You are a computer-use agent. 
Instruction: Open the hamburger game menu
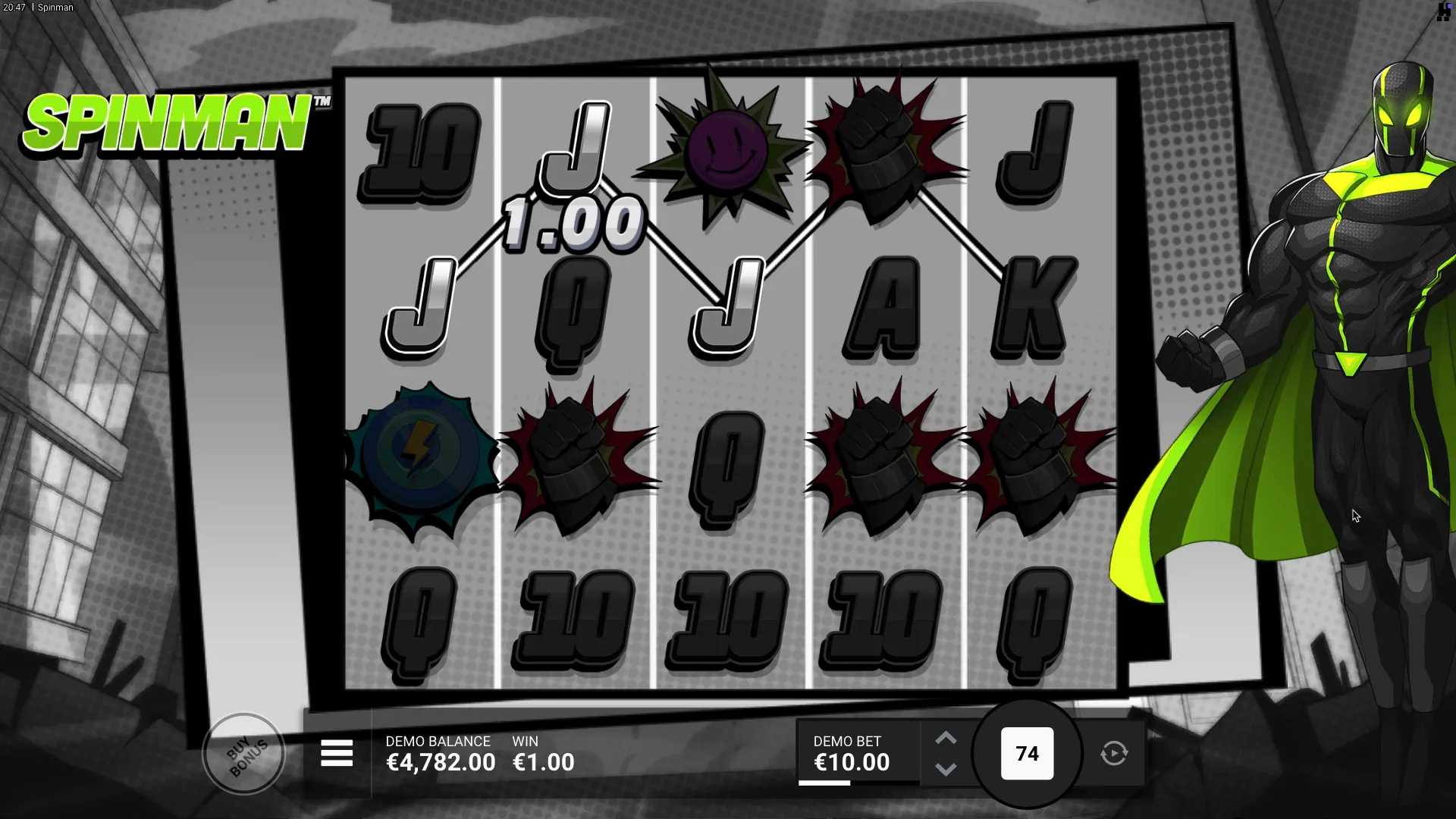(337, 753)
